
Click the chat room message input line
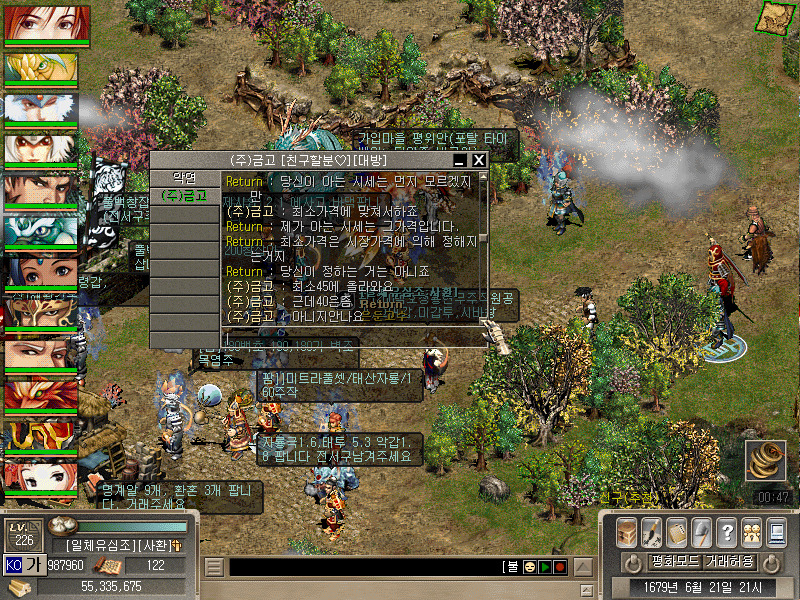click(x=350, y=340)
